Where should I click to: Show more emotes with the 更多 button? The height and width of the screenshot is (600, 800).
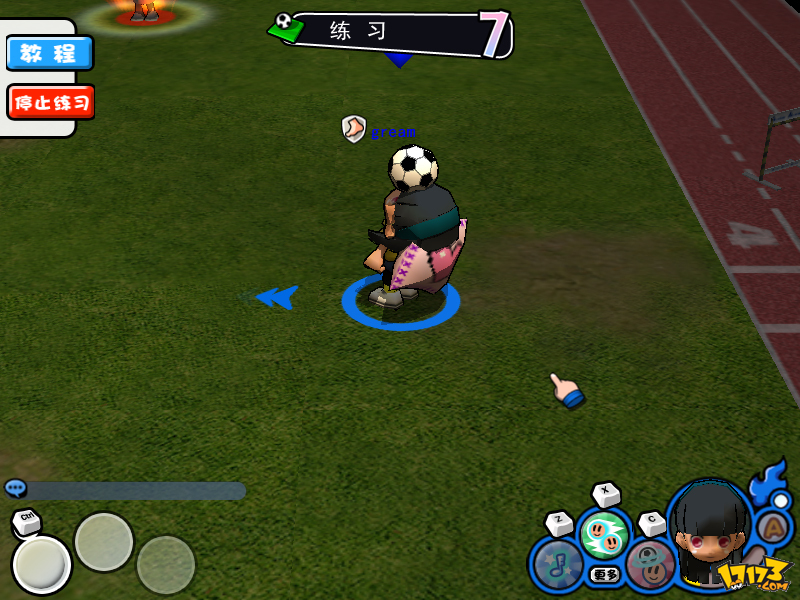tap(604, 575)
